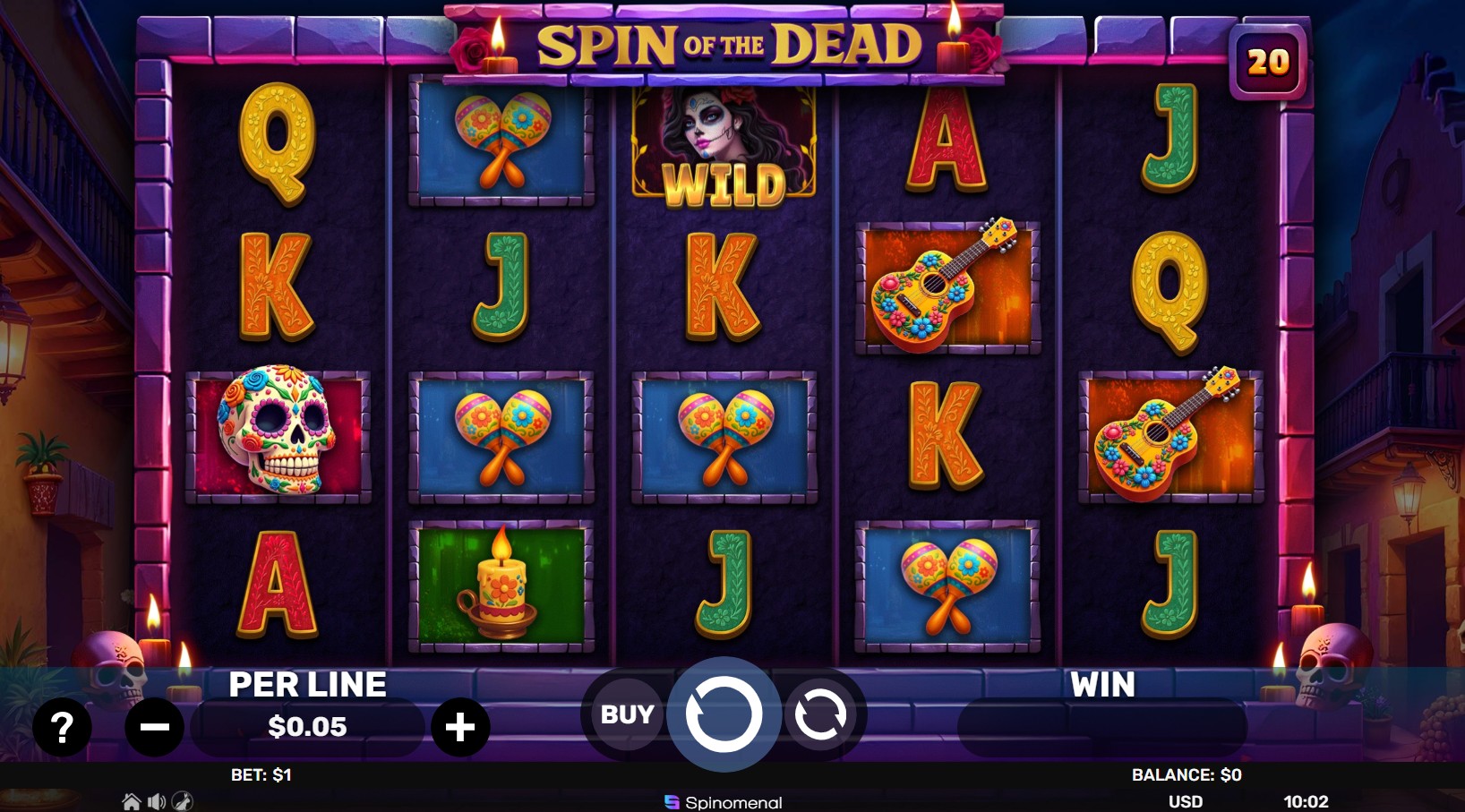The height and width of the screenshot is (812, 1465).
Task: Click the "20" paylines badge
Action: (x=1268, y=62)
